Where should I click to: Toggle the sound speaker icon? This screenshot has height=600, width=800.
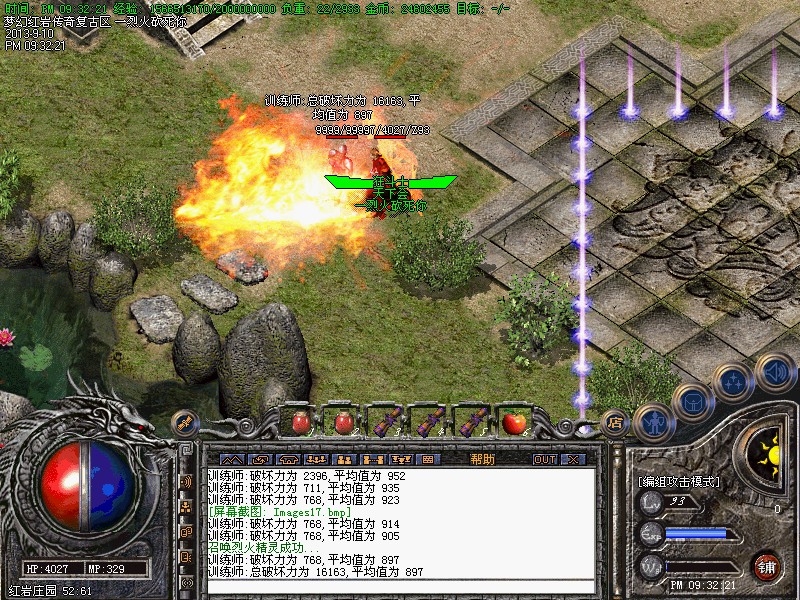coord(774,374)
